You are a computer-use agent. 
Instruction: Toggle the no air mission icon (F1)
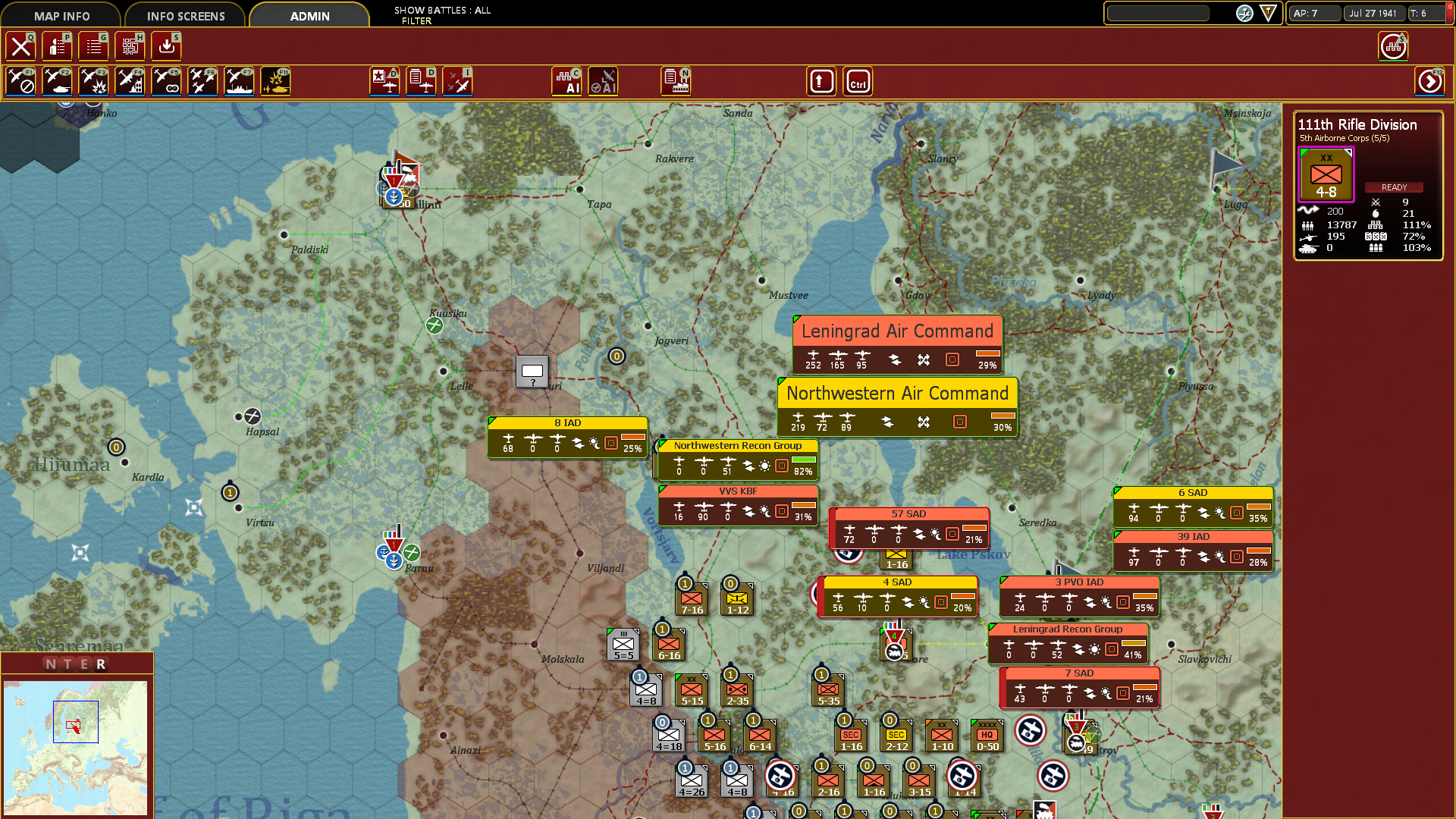20,81
